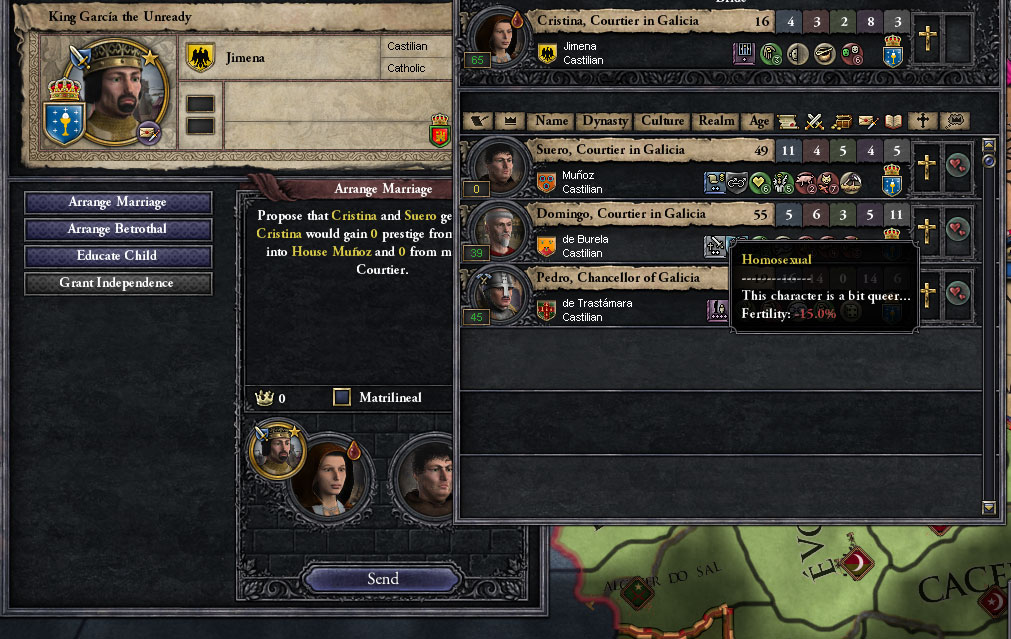Sort the list by Dynasty
Viewport: 1011px width, 639px height.
(605, 121)
